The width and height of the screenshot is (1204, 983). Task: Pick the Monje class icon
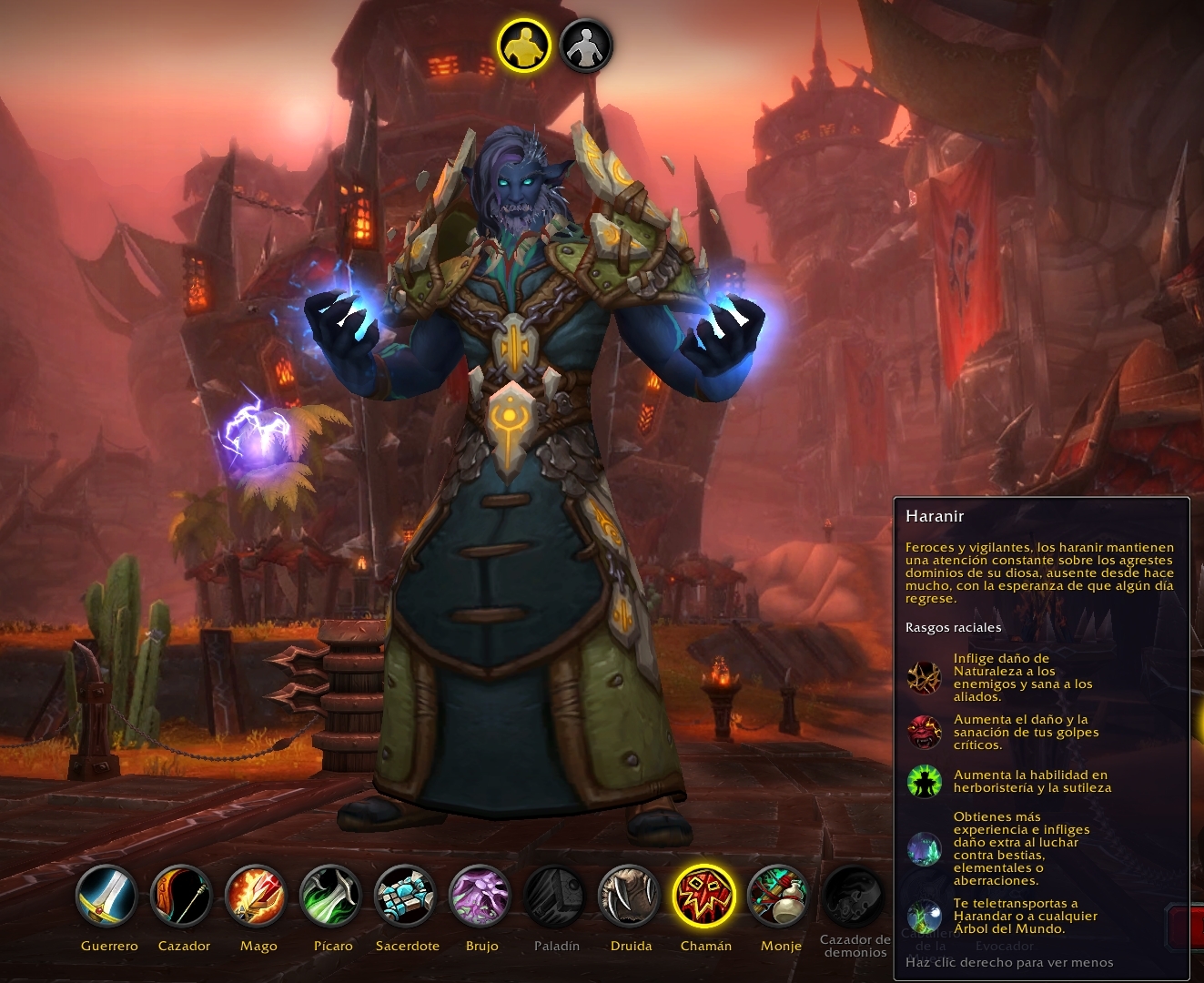tap(780, 896)
